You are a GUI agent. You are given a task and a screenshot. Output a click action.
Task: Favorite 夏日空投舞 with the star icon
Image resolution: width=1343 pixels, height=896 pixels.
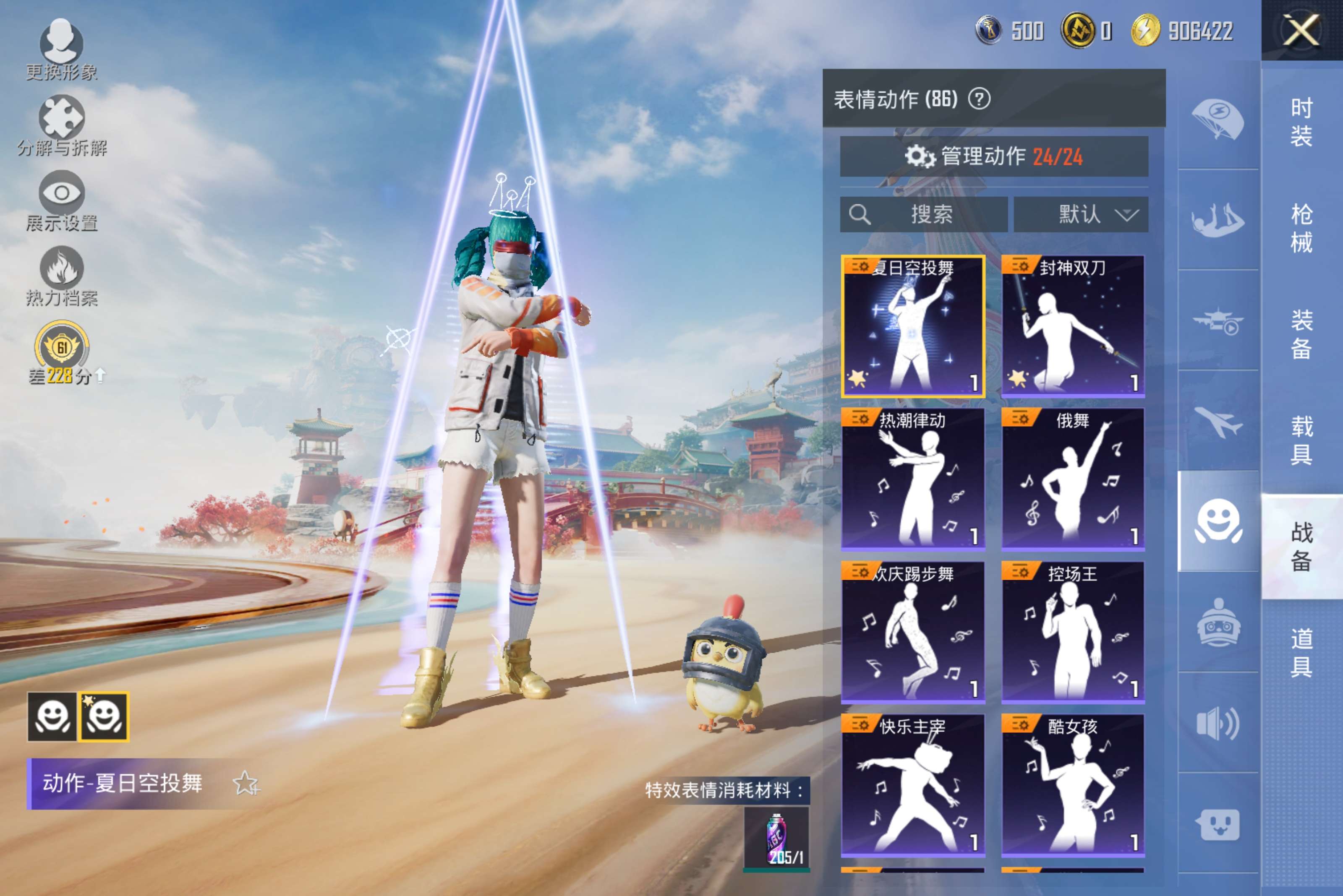tap(246, 784)
